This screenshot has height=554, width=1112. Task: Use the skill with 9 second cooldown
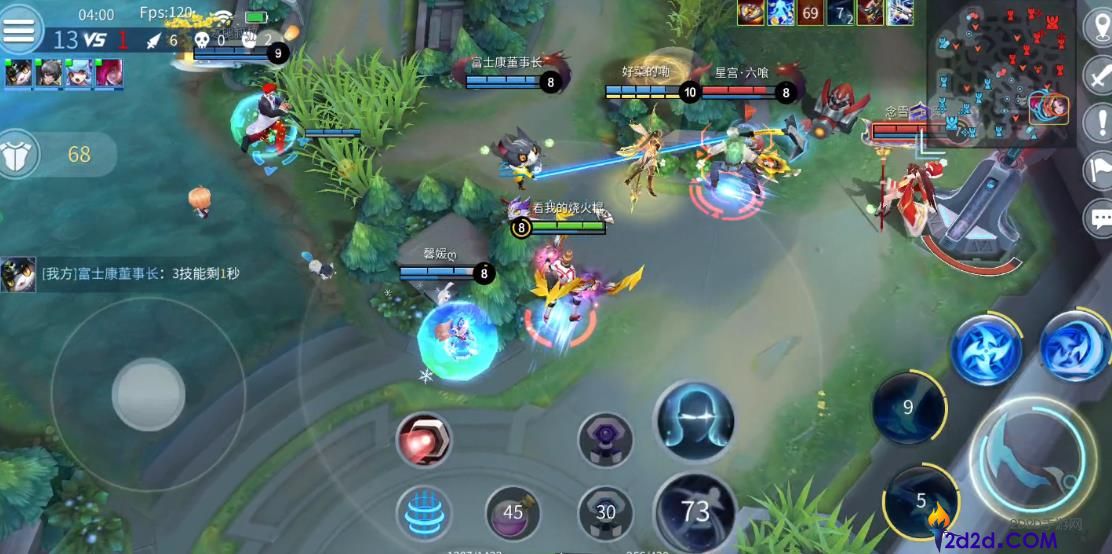pyautogui.click(x=908, y=407)
